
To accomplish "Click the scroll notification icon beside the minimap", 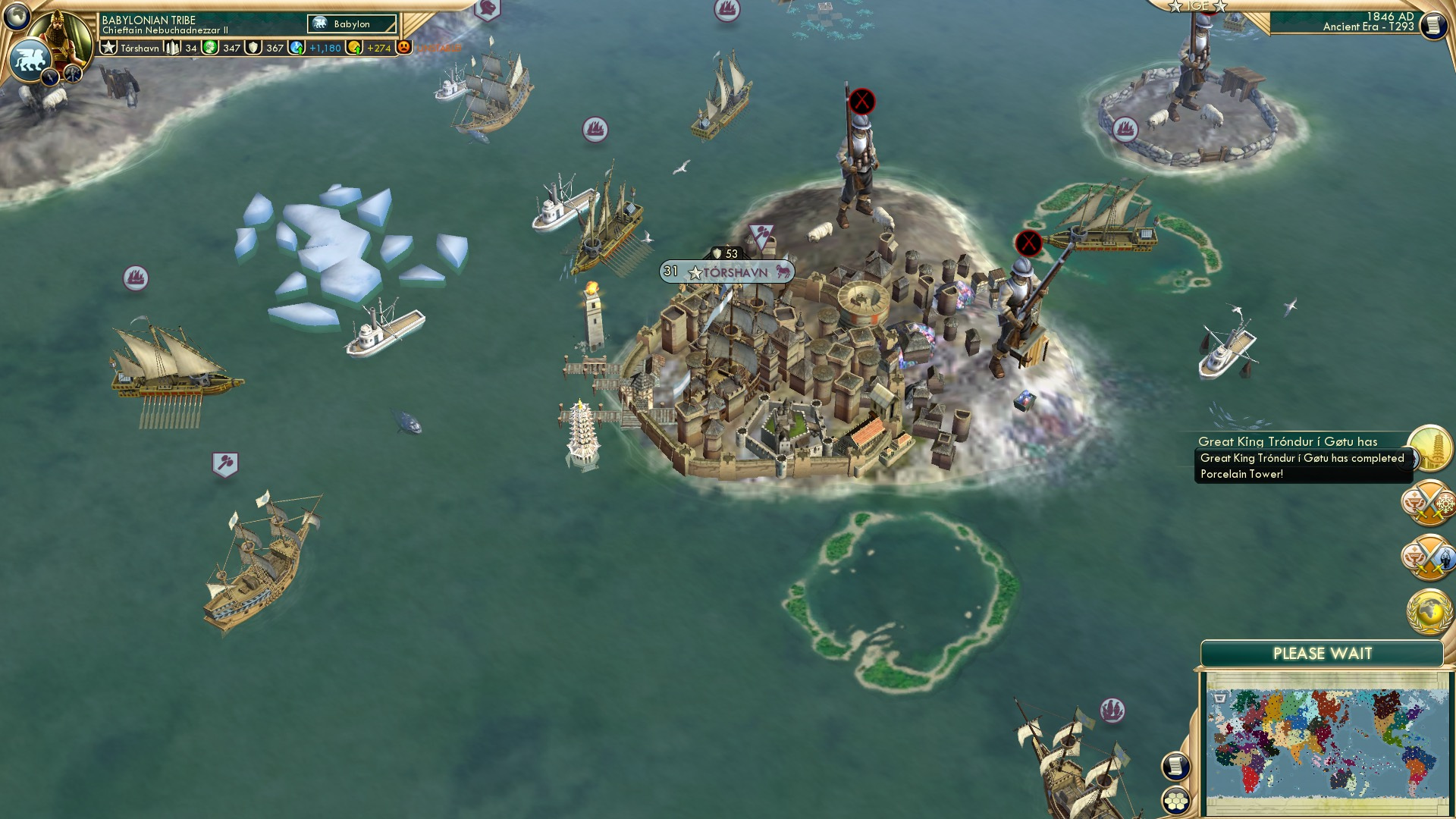I will pyautogui.click(x=1177, y=767).
